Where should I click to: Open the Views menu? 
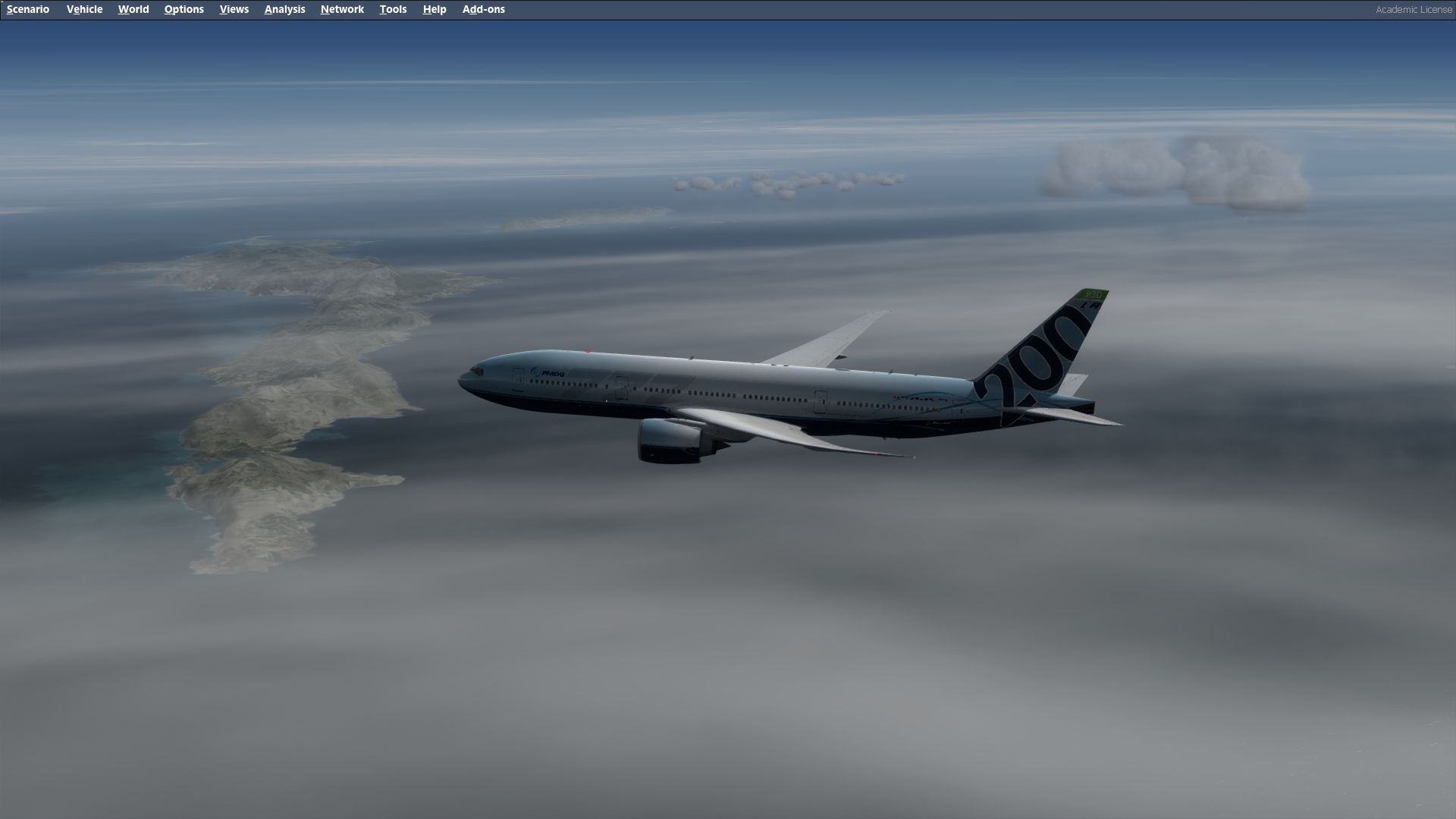tap(234, 9)
